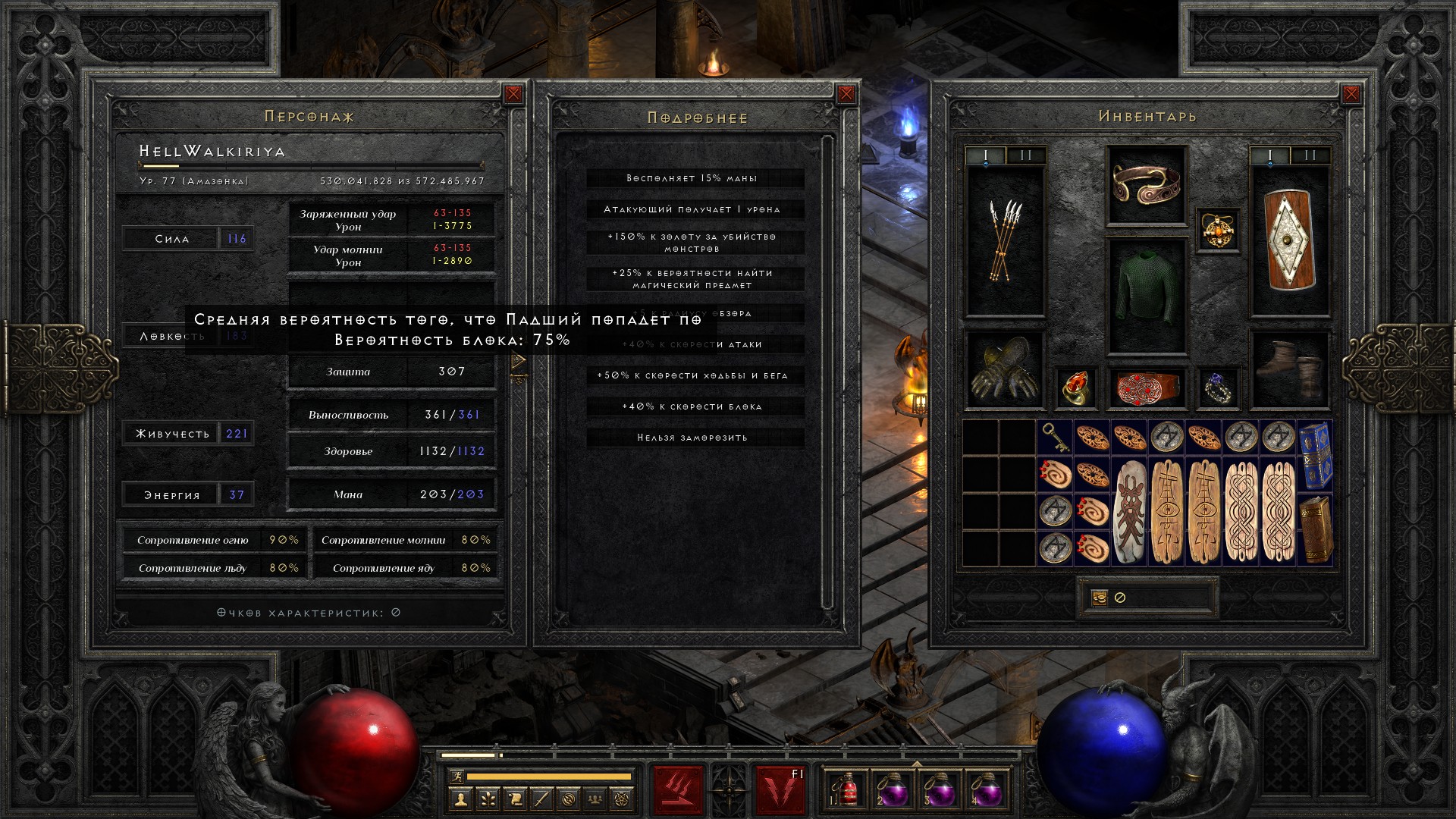Select the equipped red-studded belt slot
Image resolution: width=1456 pixels, height=819 pixels.
pos(1147,388)
